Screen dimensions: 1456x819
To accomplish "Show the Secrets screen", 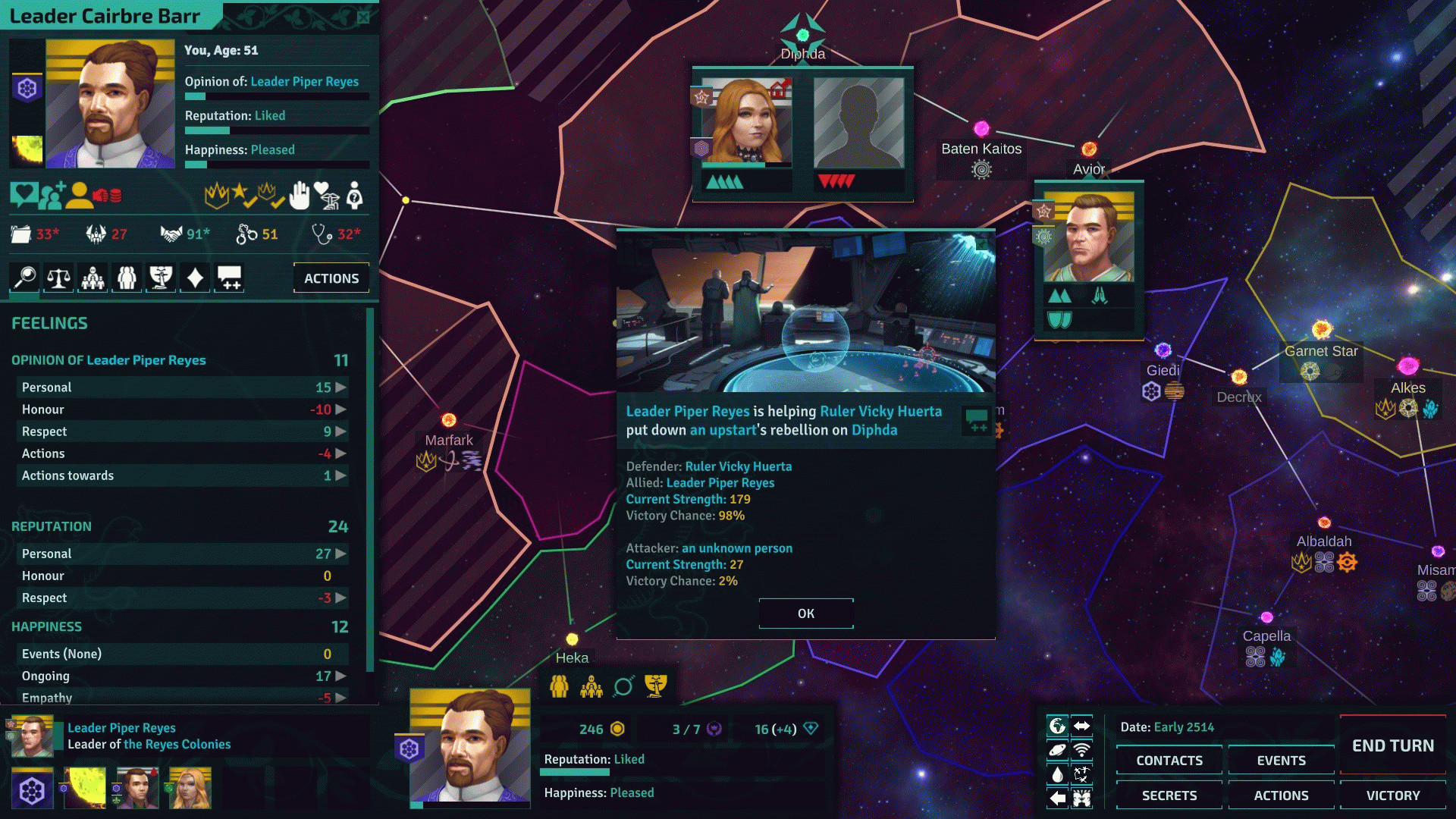I will pyautogui.click(x=1169, y=795).
